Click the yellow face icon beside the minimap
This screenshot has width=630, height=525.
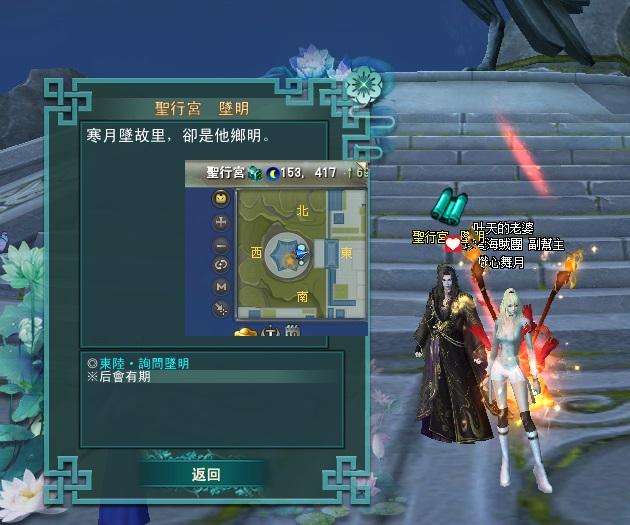pos(221,199)
